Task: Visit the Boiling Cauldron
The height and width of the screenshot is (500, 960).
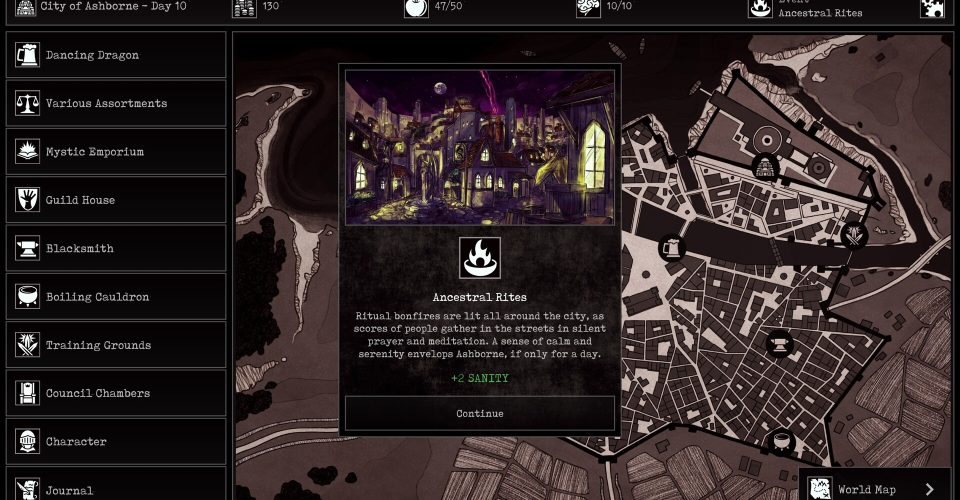Action: 116,297
